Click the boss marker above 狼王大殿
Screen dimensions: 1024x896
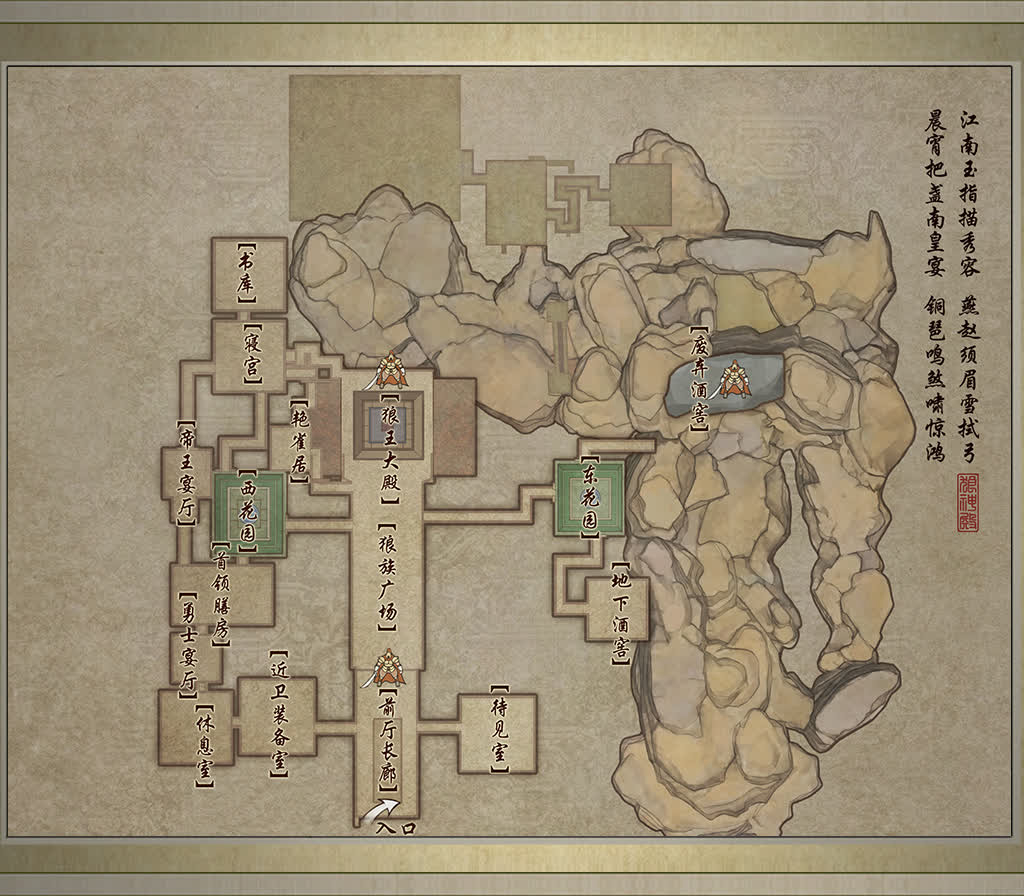tap(390, 373)
